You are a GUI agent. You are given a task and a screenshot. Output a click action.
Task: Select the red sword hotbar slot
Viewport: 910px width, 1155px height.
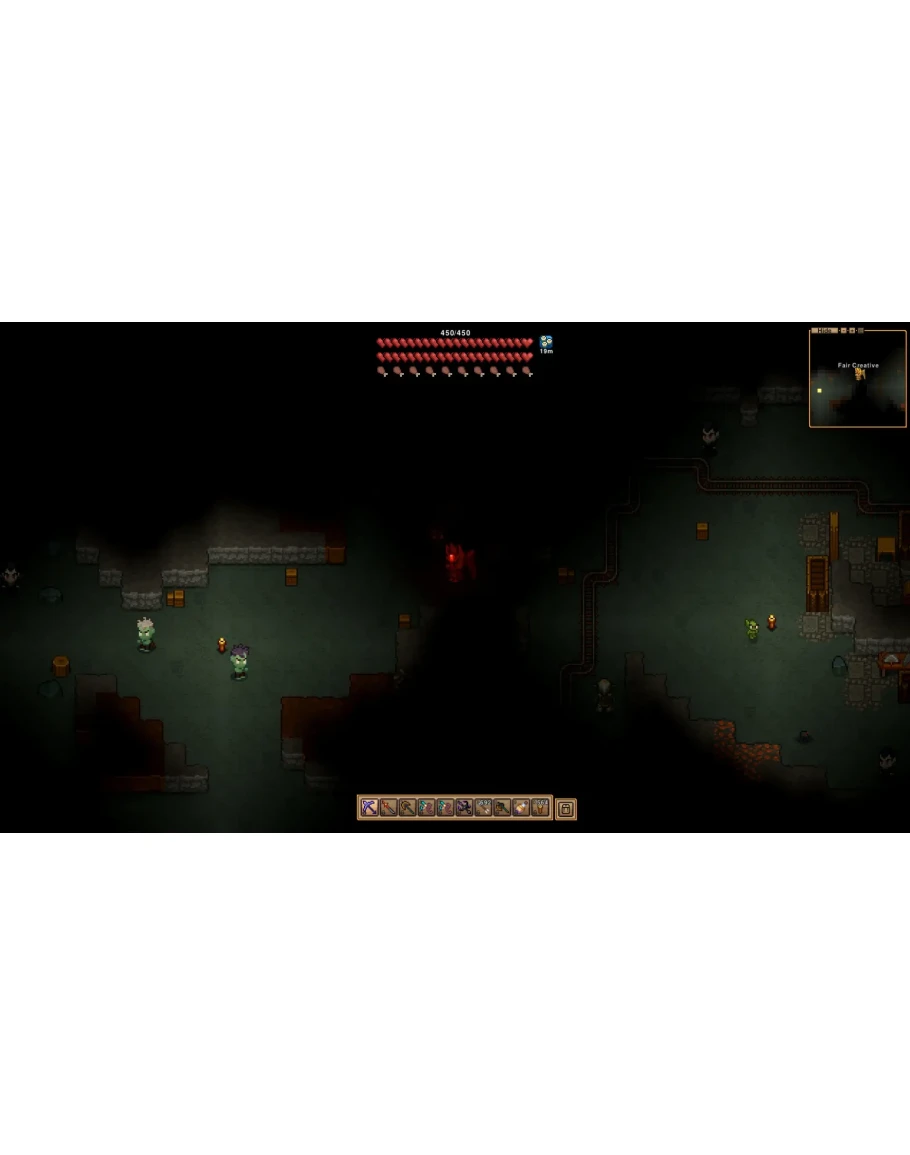click(x=388, y=808)
